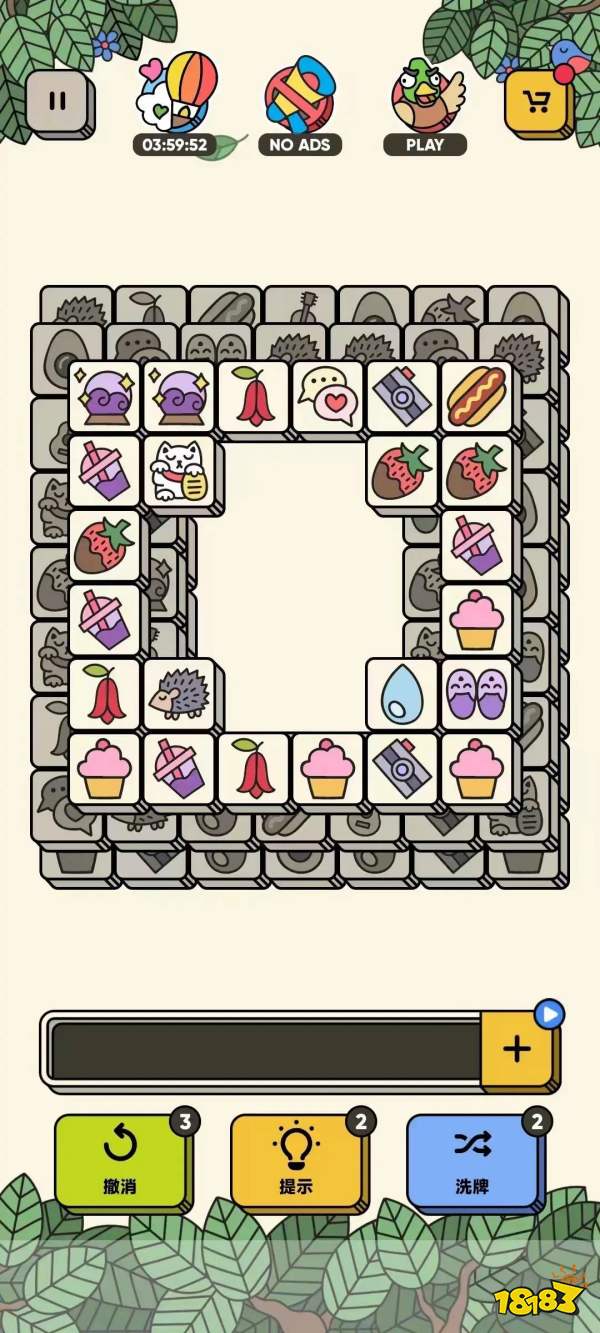
Task: Open the hot air balloon event
Action: click(x=176, y=98)
